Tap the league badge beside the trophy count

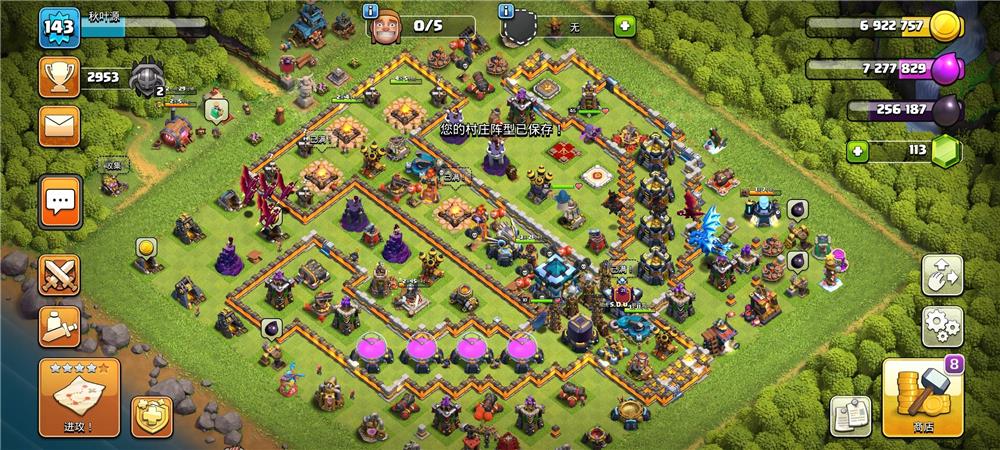click(x=146, y=76)
